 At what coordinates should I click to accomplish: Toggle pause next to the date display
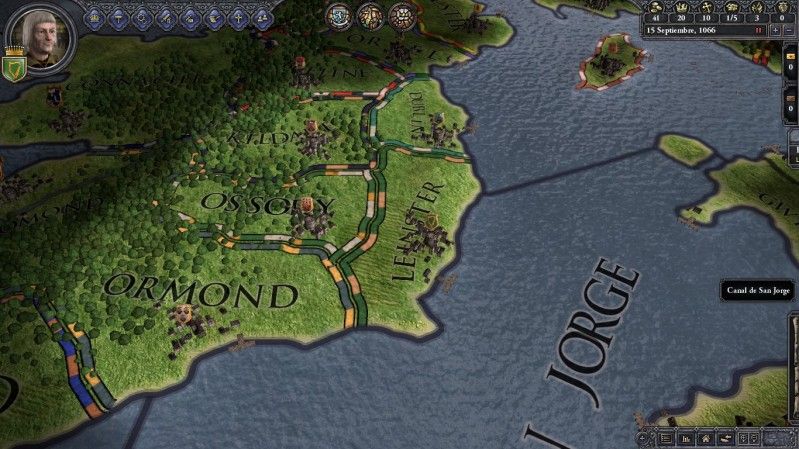click(x=759, y=30)
